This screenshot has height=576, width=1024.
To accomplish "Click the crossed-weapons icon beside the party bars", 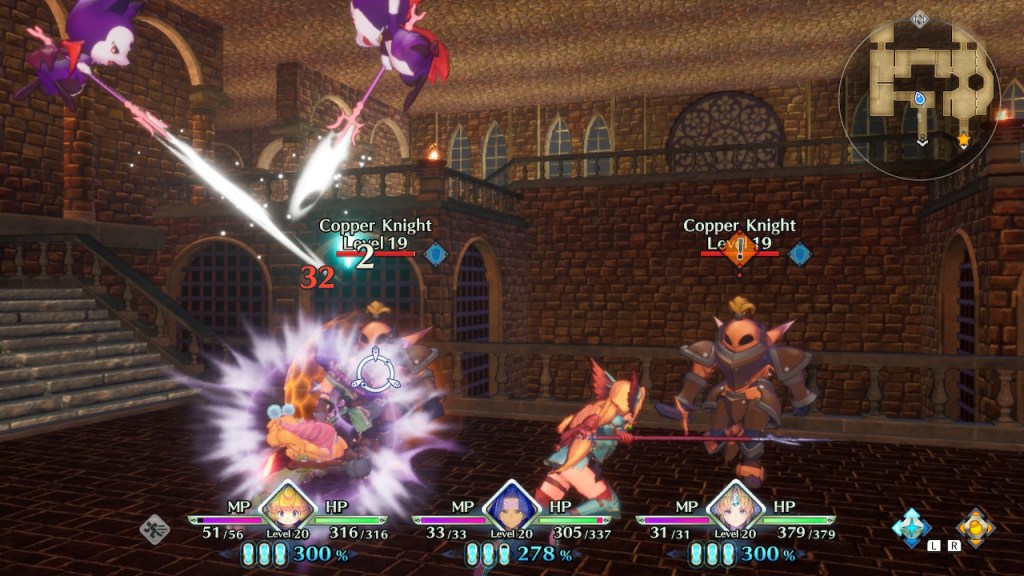I will (154, 528).
